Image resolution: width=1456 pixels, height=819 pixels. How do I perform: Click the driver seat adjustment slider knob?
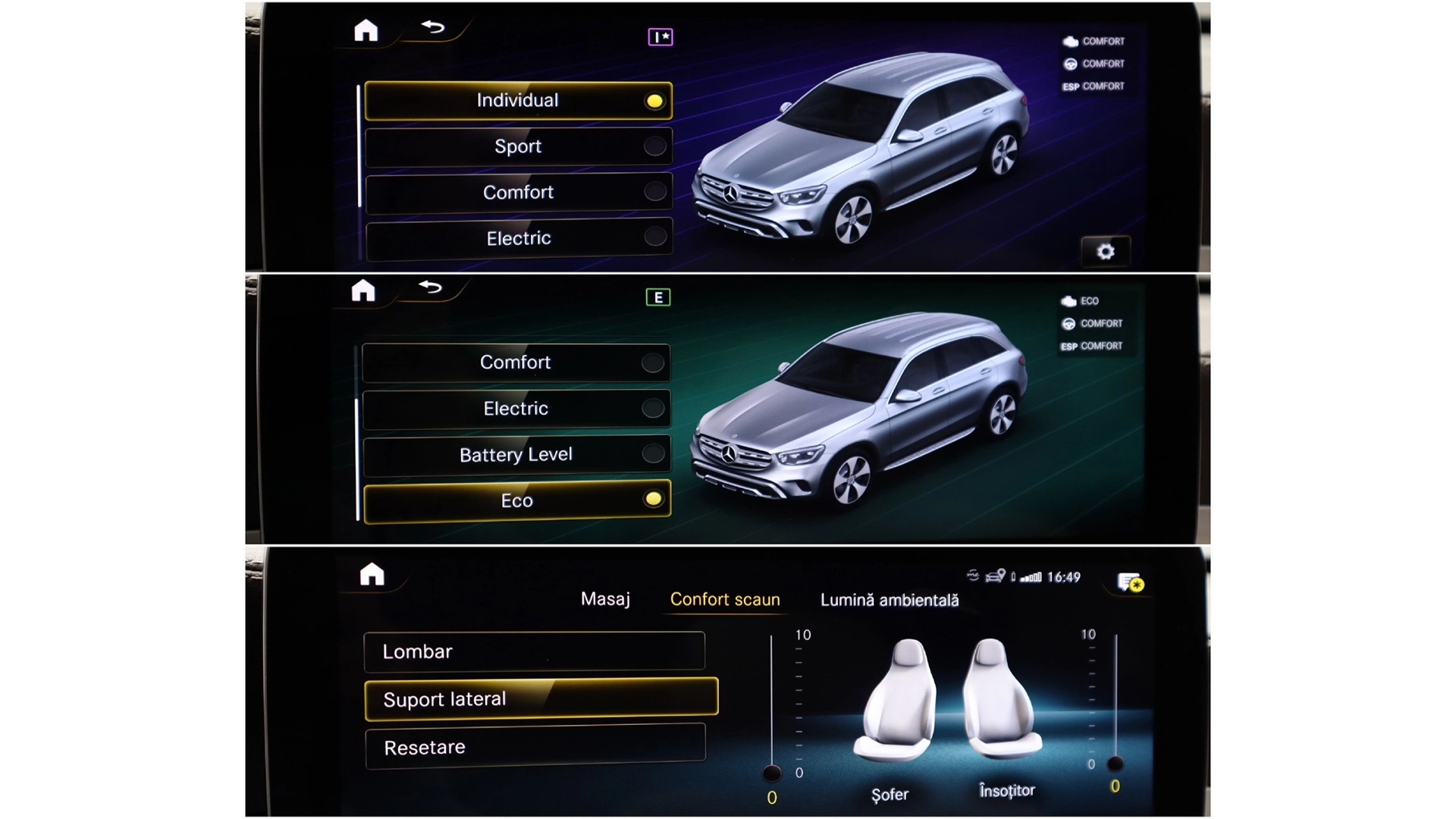771,773
